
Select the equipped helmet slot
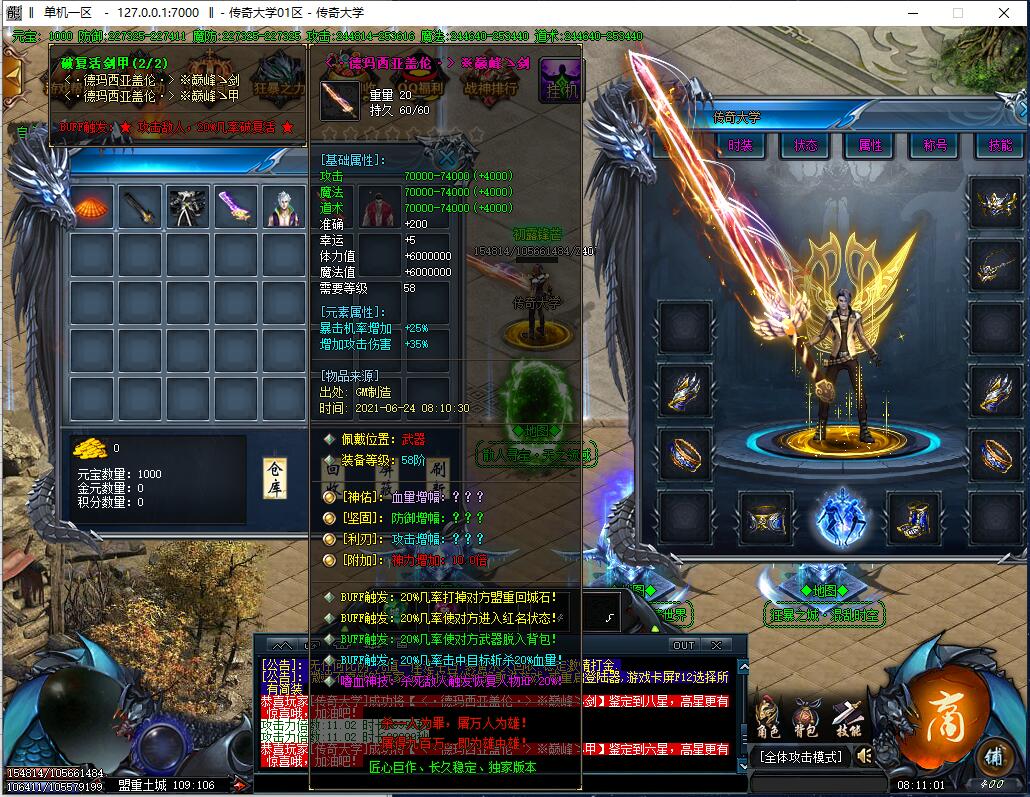(x=995, y=209)
